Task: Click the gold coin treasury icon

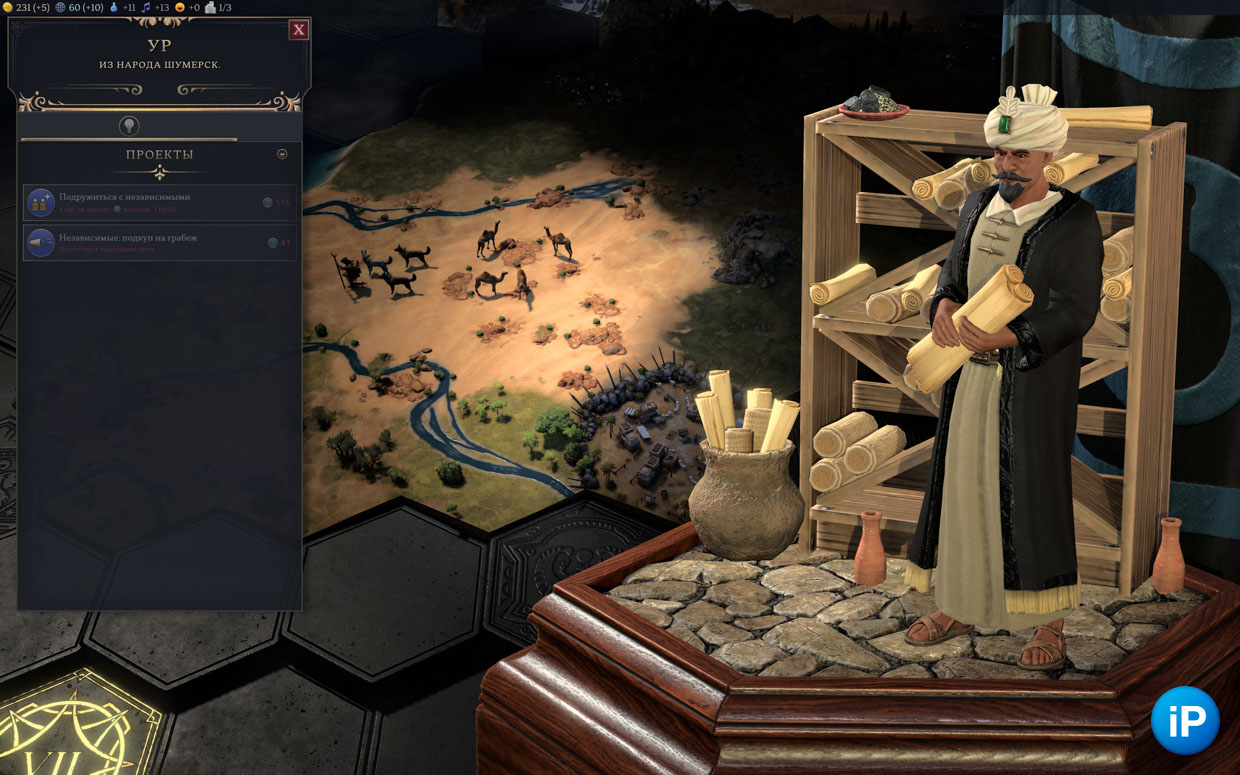Action: 8,7
